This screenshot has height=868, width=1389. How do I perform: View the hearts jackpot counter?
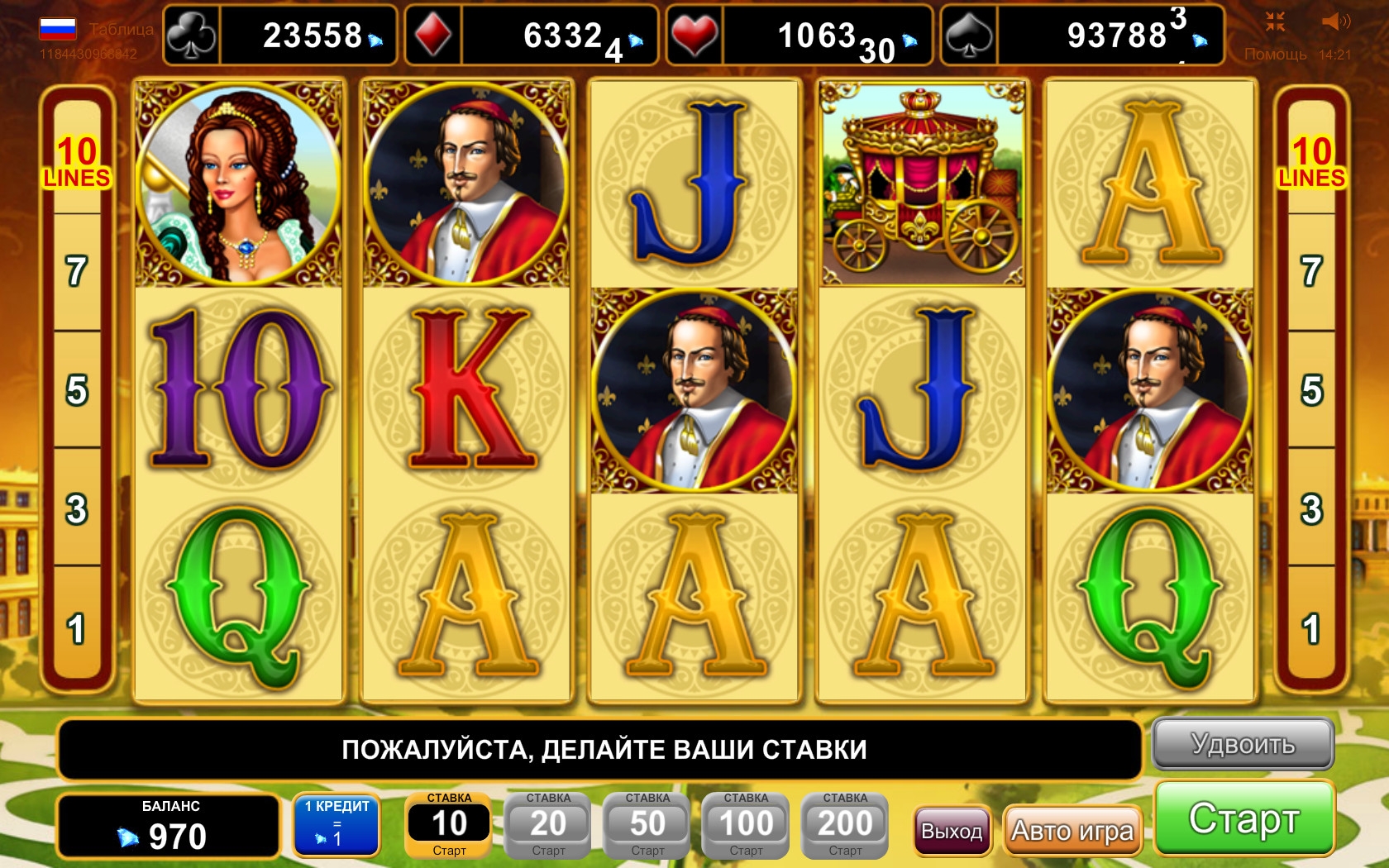tap(799, 36)
